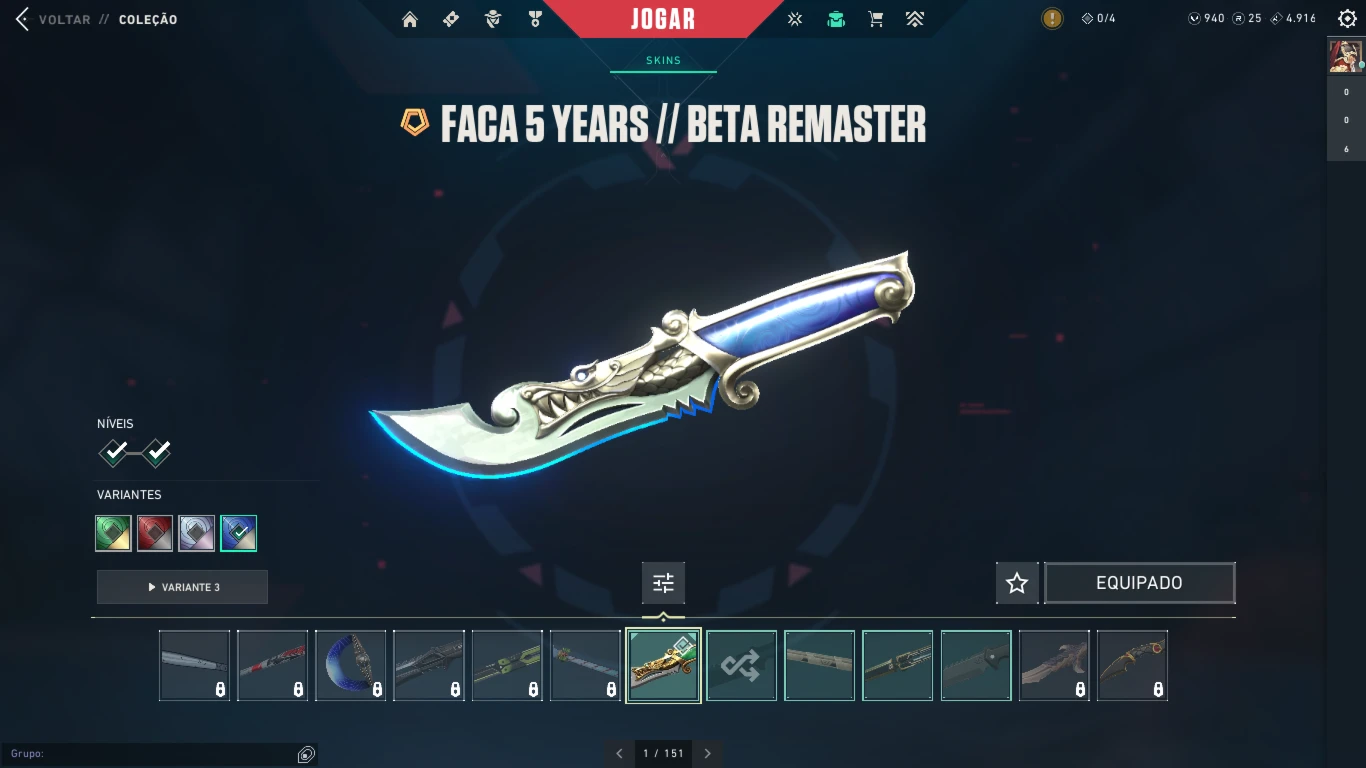Viewport: 1366px width, 768px height.
Task: Open the home screen icon
Action: pos(409,19)
